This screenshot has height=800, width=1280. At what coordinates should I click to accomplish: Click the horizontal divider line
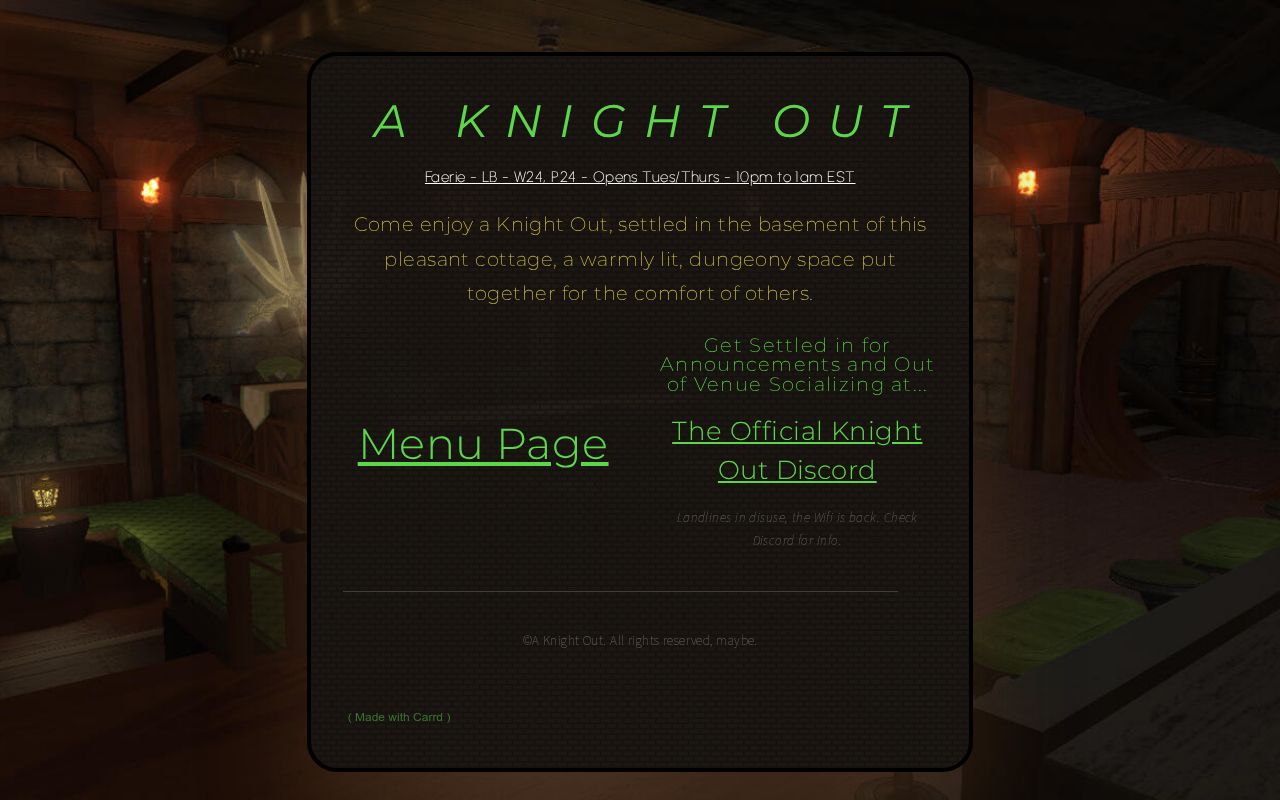coord(620,591)
